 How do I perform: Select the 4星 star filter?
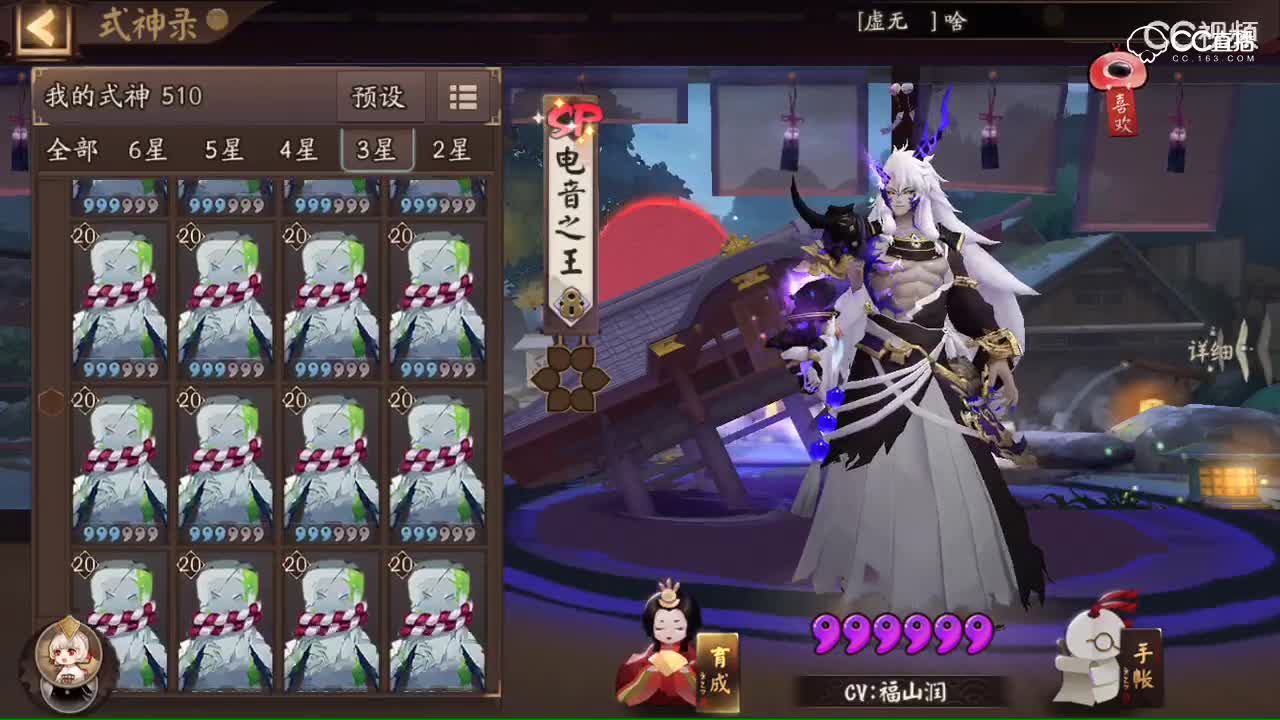pos(297,151)
